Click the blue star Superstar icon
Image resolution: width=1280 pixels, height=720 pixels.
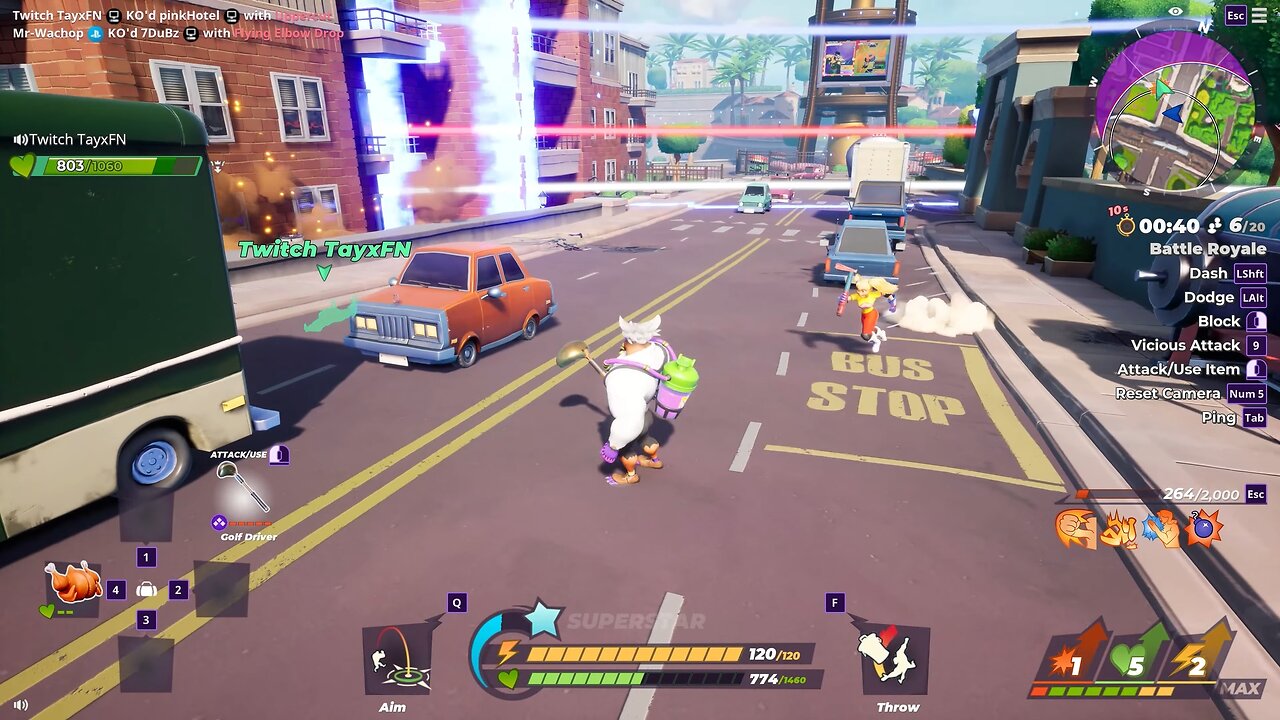click(543, 620)
